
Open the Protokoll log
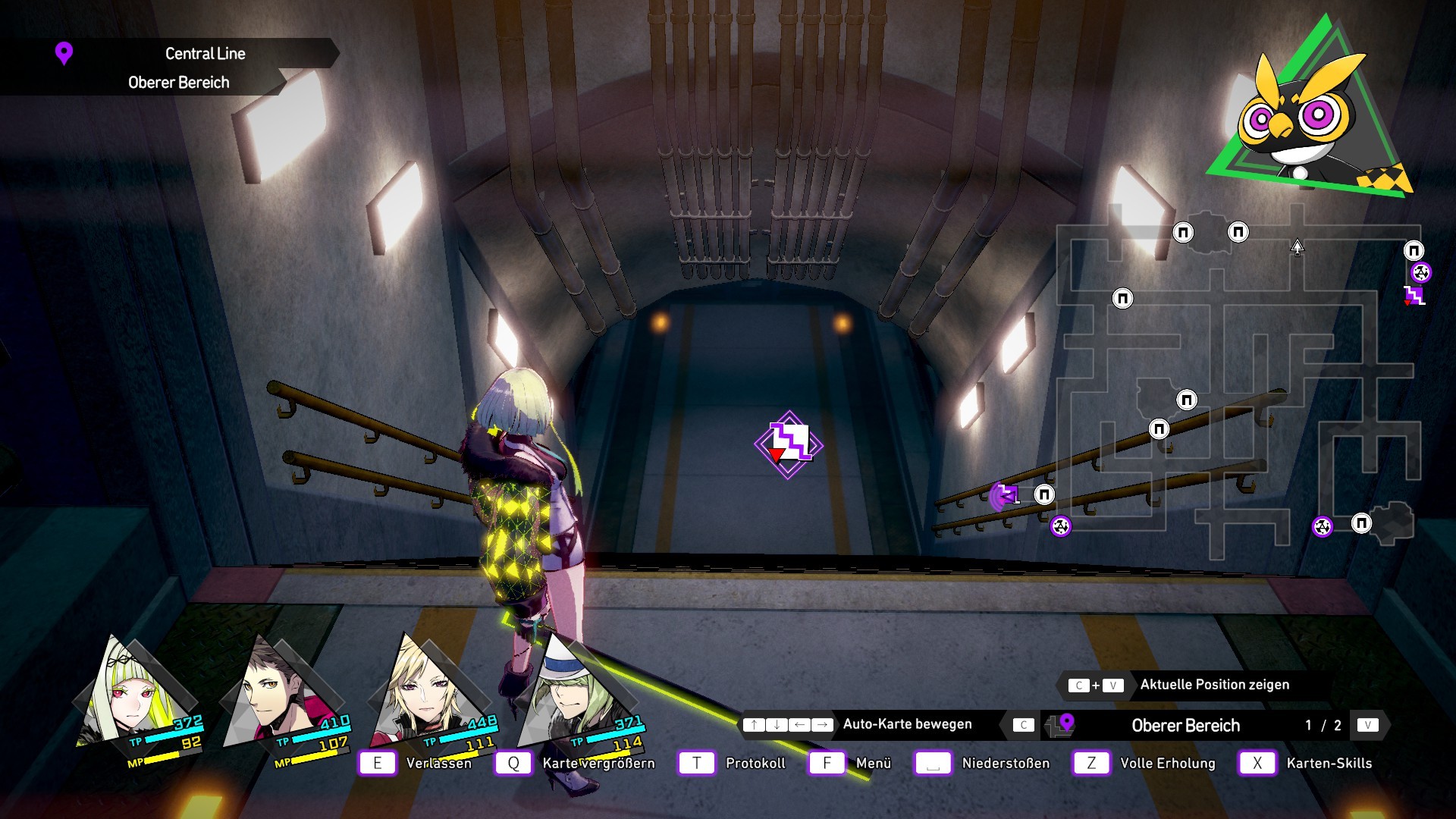tap(755, 763)
